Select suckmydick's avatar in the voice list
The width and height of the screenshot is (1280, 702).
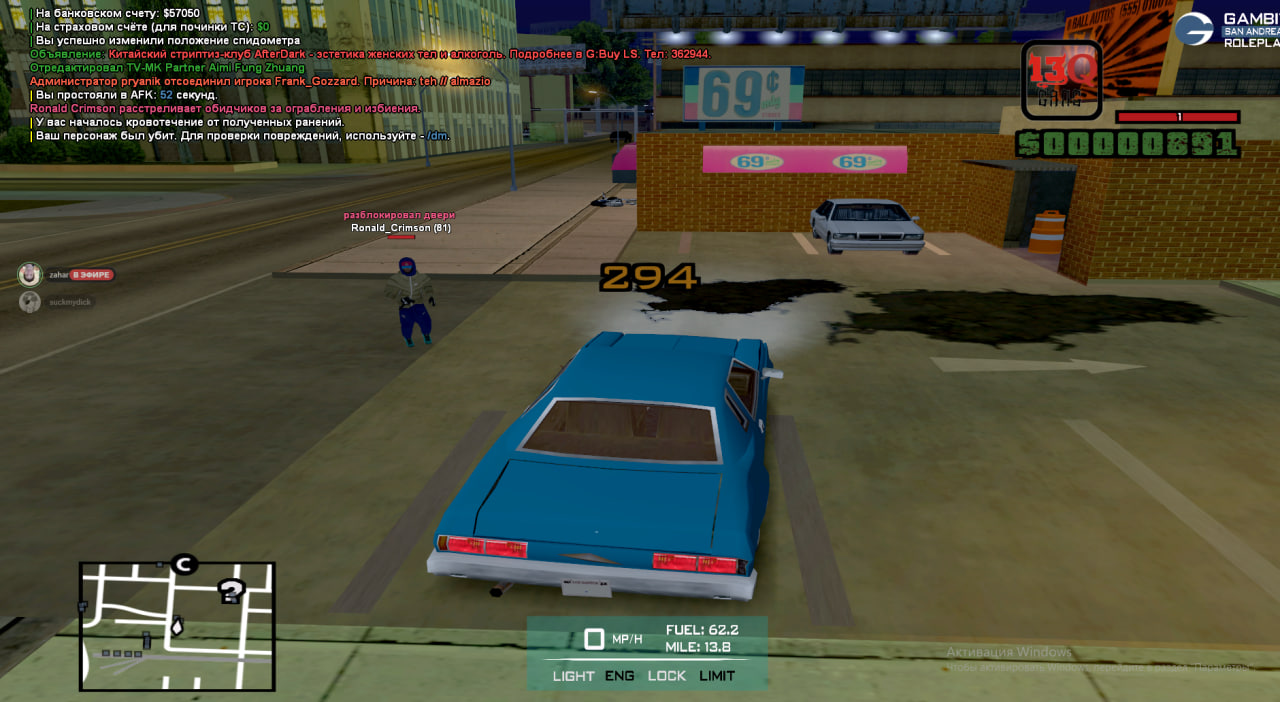pos(30,301)
